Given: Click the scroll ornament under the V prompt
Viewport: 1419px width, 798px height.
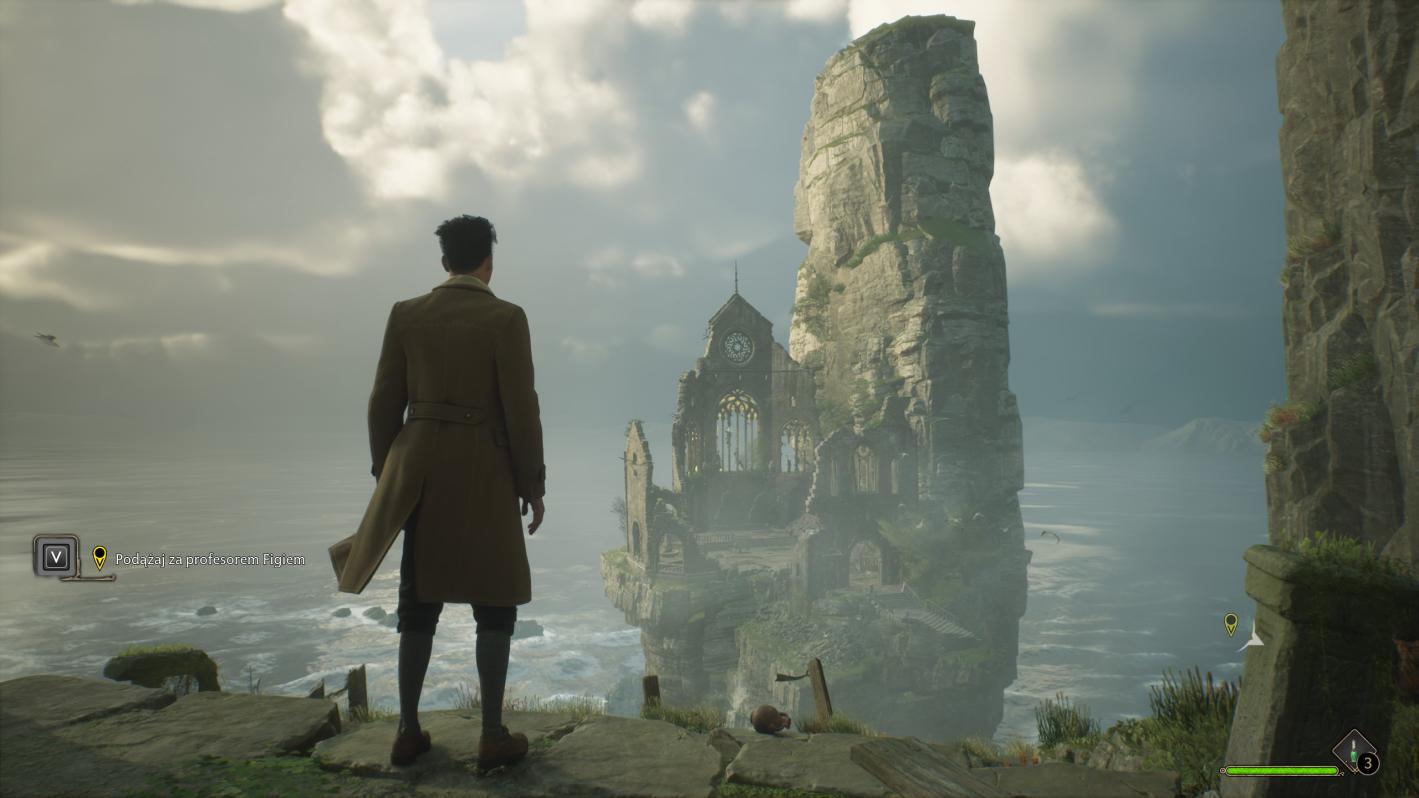Looking at the screenshot, I should point(87,577).
